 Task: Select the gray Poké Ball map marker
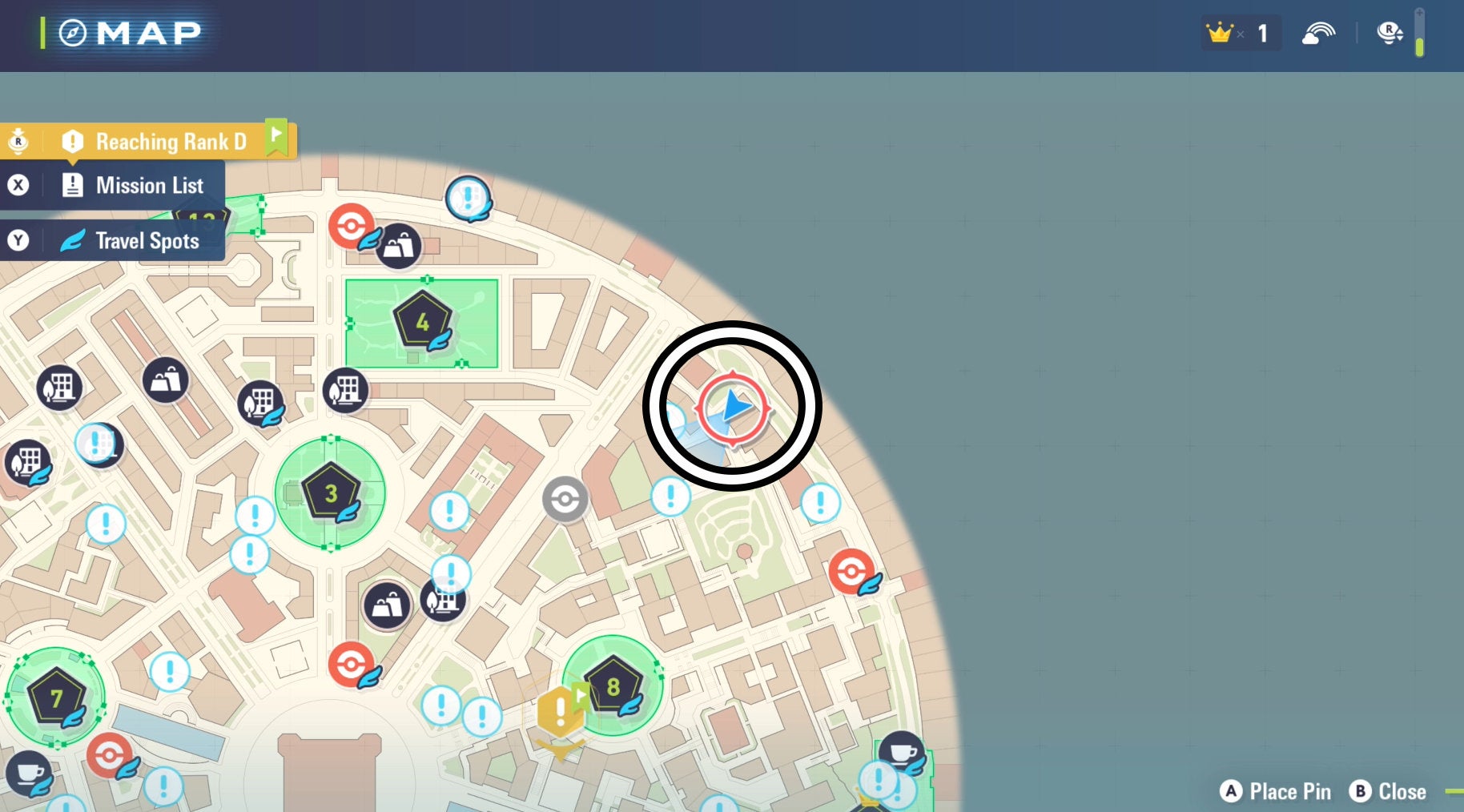pyautogui.click(x=565, y=499)
